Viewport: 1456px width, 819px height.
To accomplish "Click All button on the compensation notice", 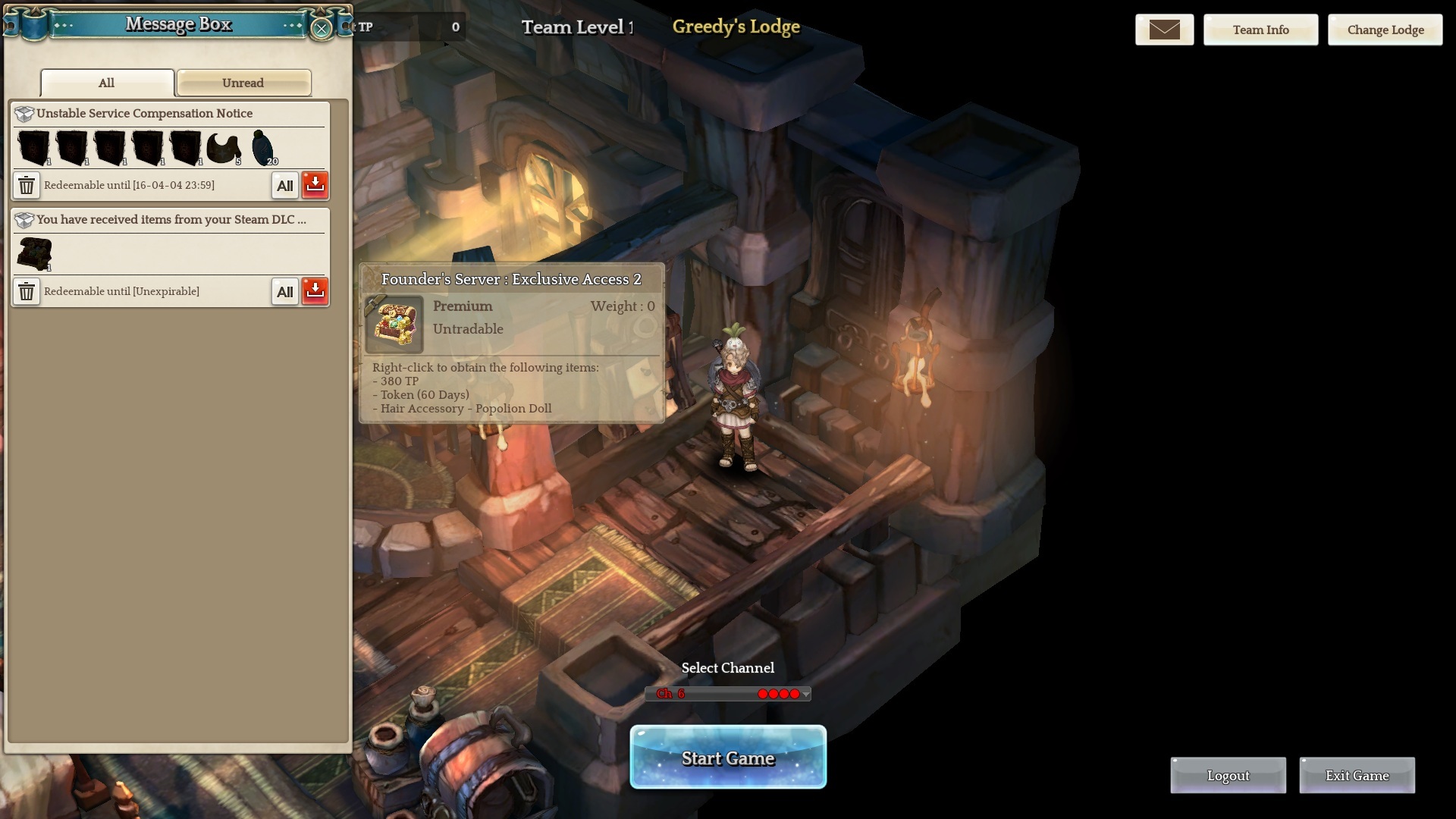I will (x=285, y=185).
